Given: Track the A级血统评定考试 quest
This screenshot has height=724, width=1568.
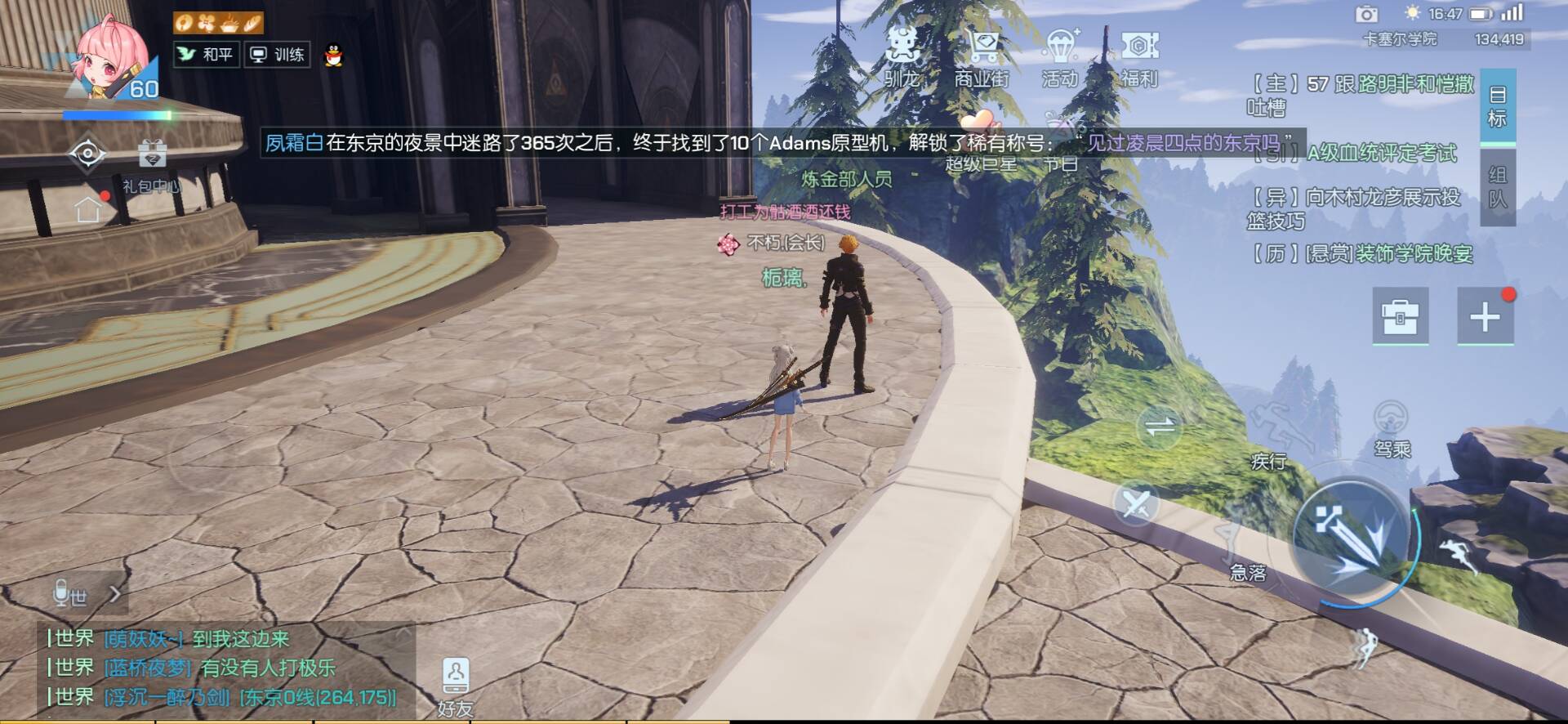Looking at the screenshot, I should point(1381,153).
